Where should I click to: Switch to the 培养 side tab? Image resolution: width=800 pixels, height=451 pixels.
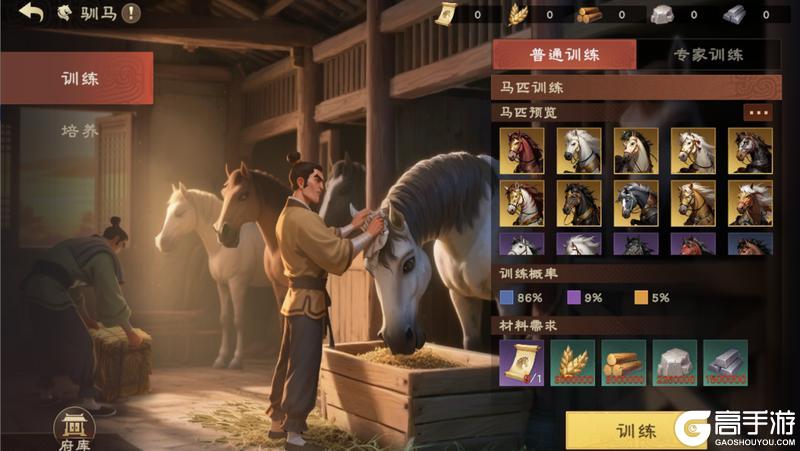pos(78,131)
